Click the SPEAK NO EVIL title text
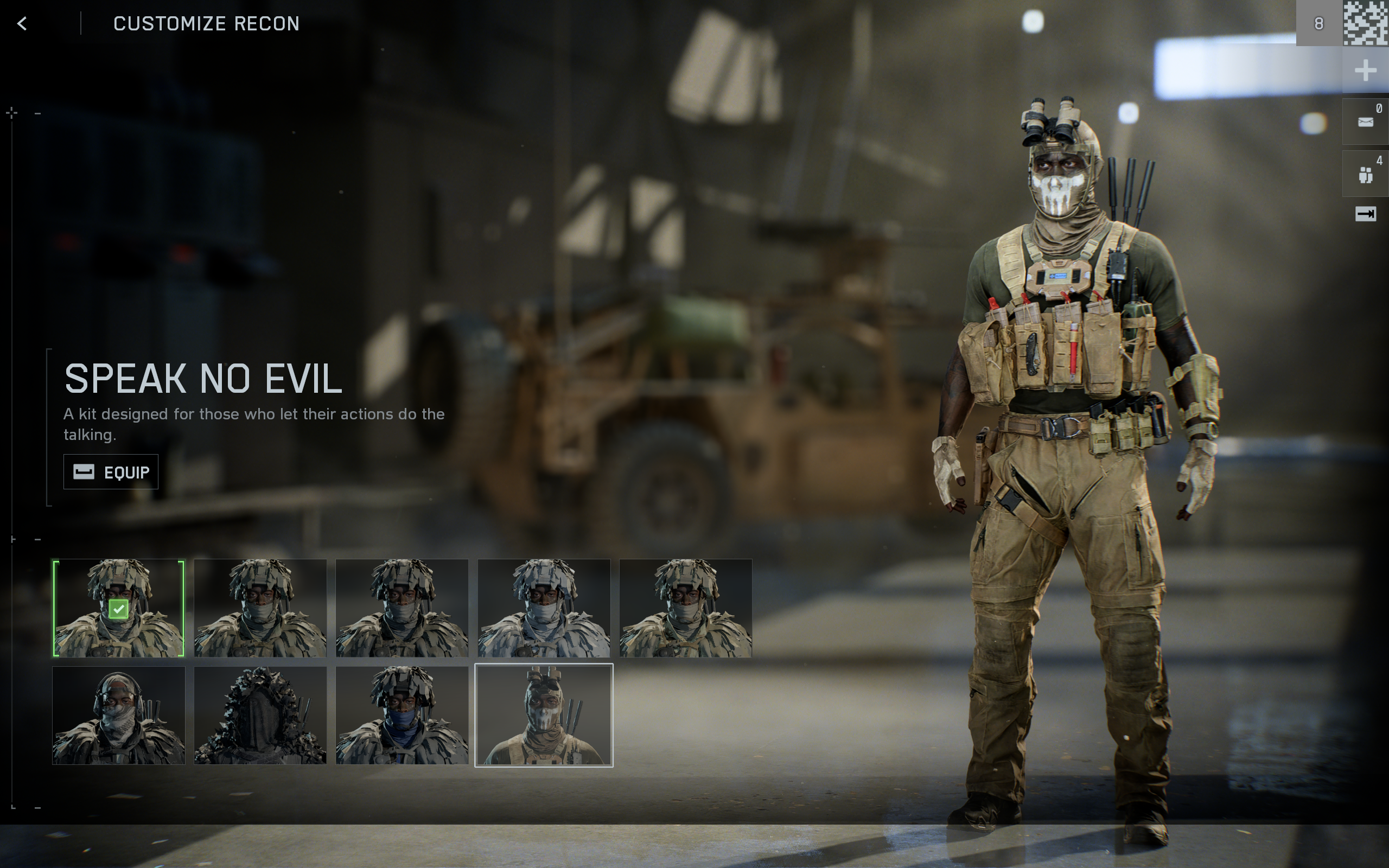This screenshot has width=1389, height=868. [204, 378]
